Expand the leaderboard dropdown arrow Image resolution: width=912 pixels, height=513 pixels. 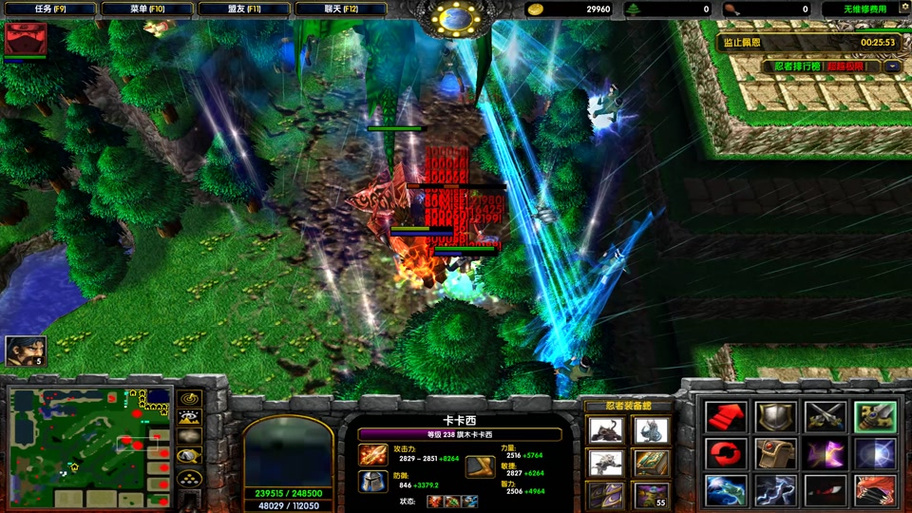[891, 67]
